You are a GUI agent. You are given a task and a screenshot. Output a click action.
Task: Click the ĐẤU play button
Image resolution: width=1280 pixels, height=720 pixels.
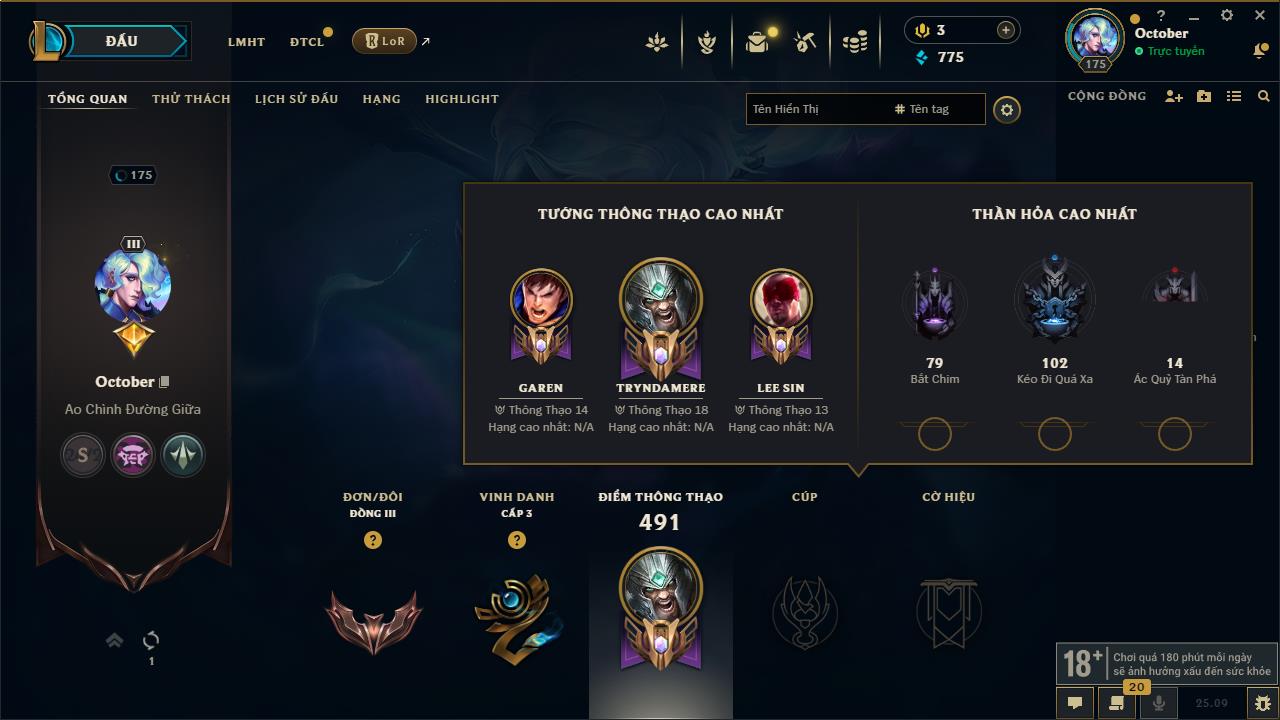pos(121,41)
